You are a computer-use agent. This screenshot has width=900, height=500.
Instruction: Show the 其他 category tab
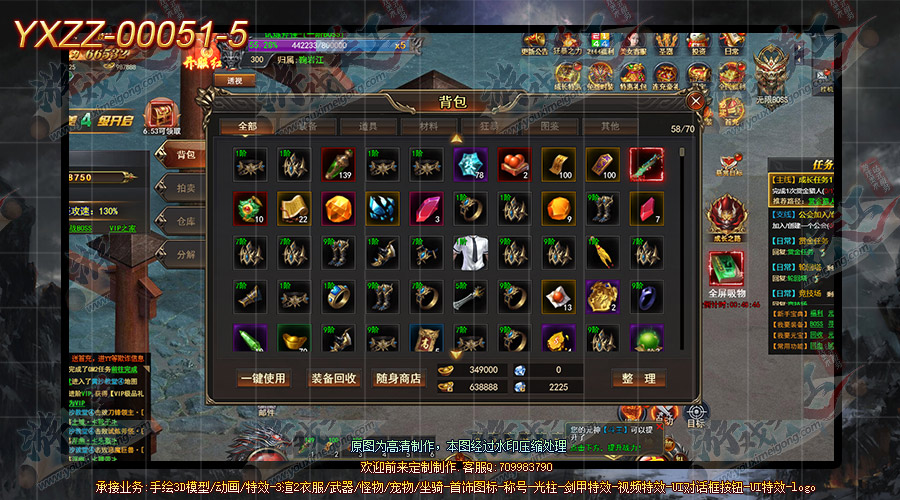pos(609,127)
